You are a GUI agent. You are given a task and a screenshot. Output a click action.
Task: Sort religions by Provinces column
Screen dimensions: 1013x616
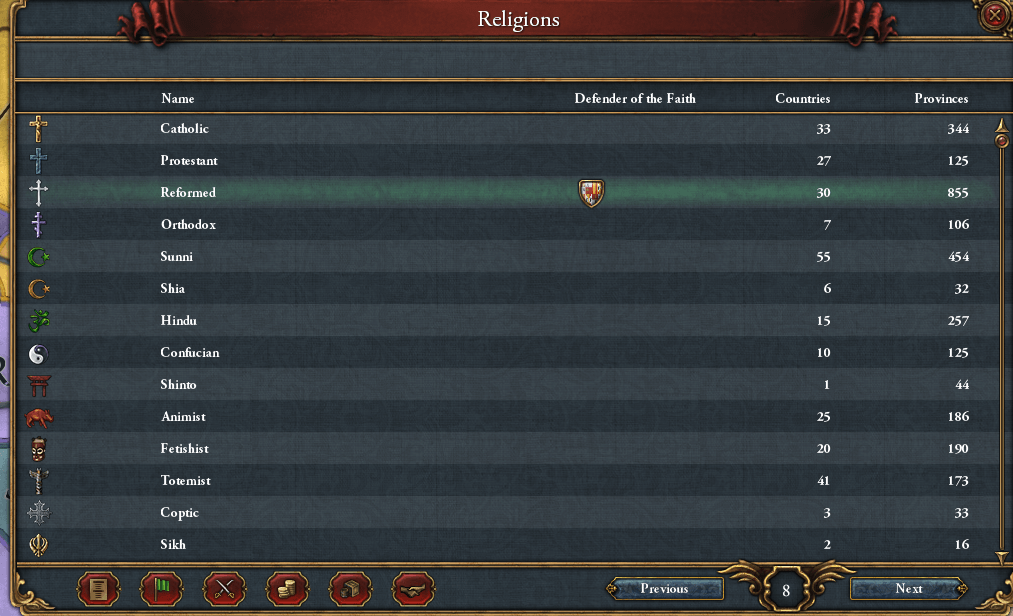point(940,99)
